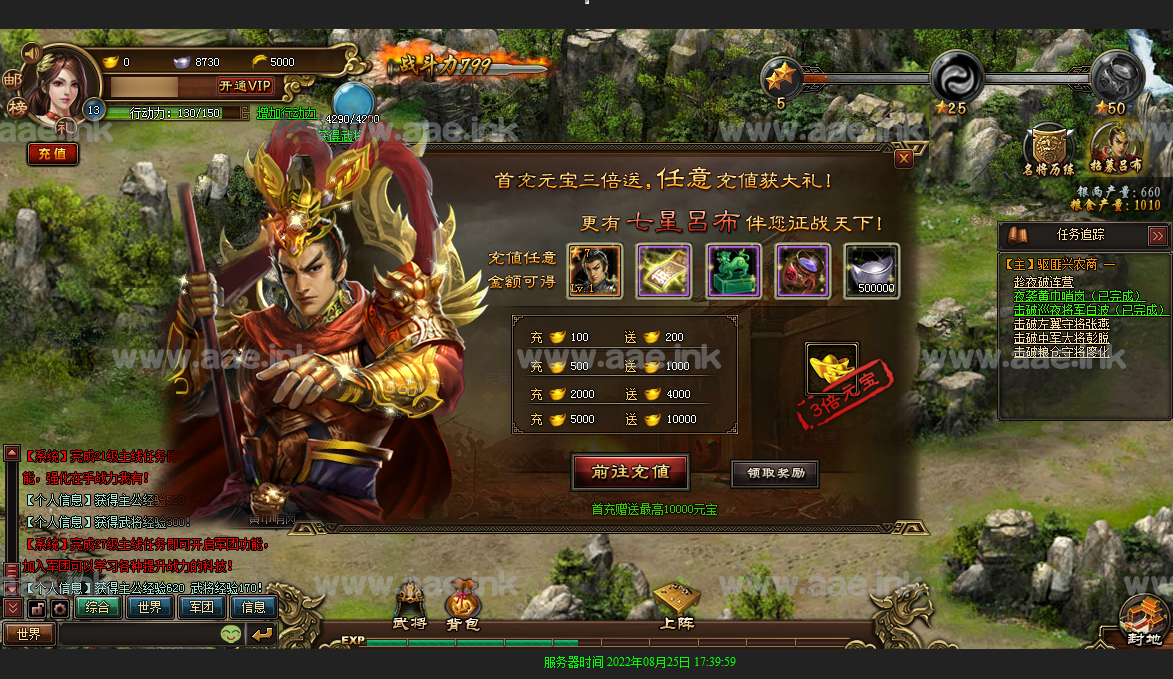This screenshot has width=1173, height=679.
Task: Toggle the sound speaker icon
Action: pyautogui.click(x=31, y=52)
